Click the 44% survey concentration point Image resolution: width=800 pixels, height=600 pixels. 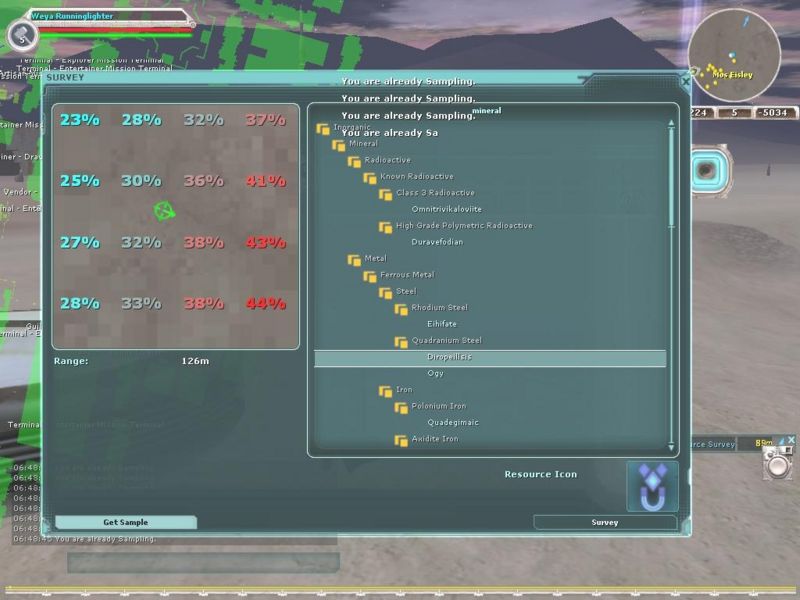point(265,304)
